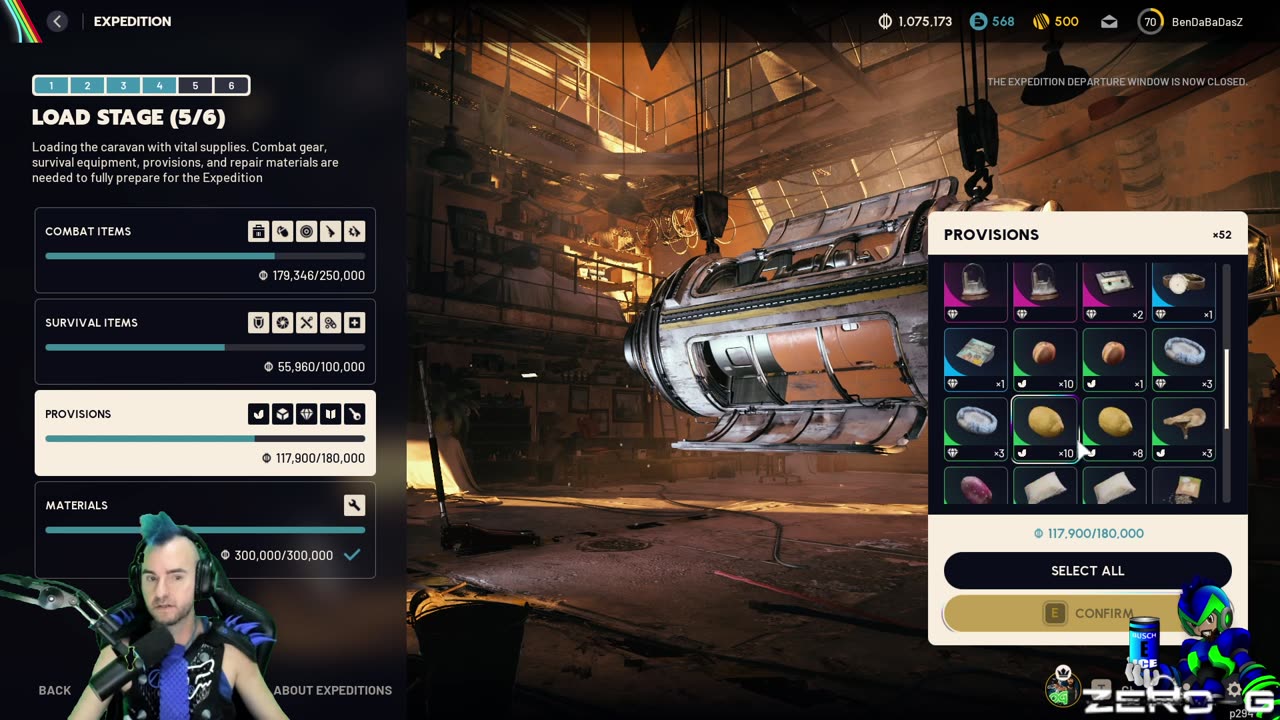This screenshot has width=1280, height=720.
Task: Open the mail inbox icon
Action: click(1109, 21)
